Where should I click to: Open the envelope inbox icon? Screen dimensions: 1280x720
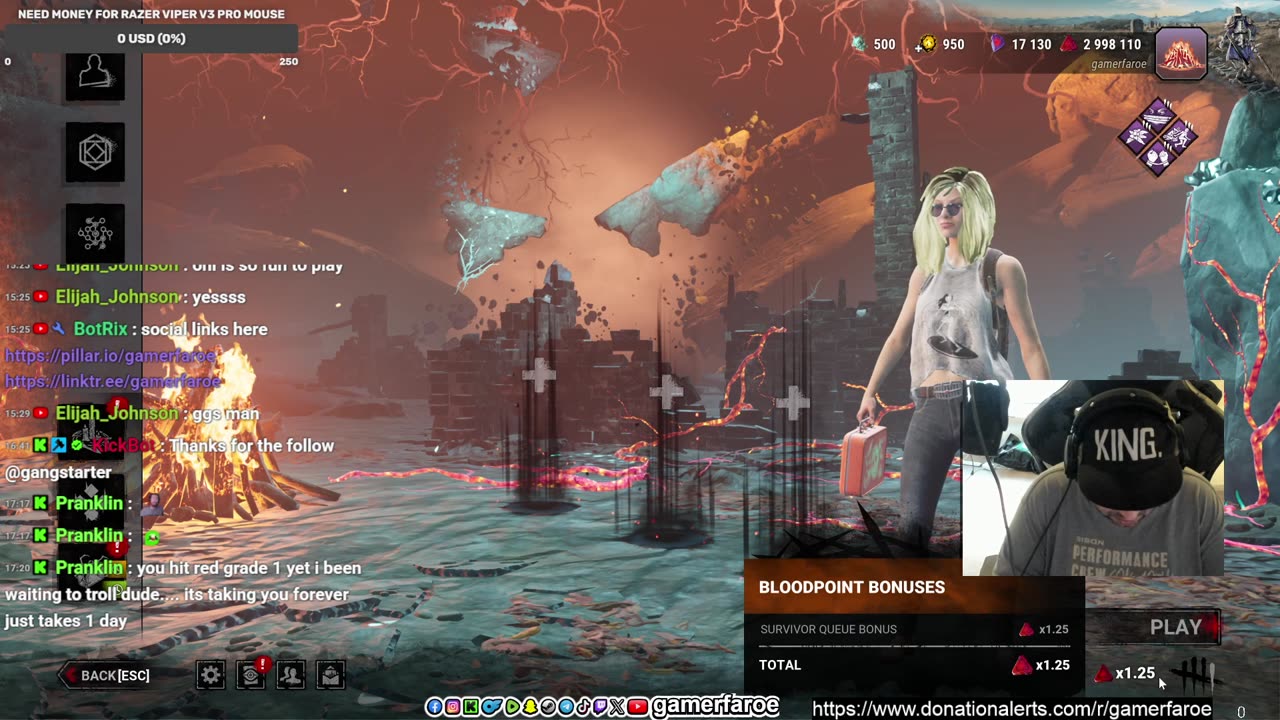[x=331, y=675]
